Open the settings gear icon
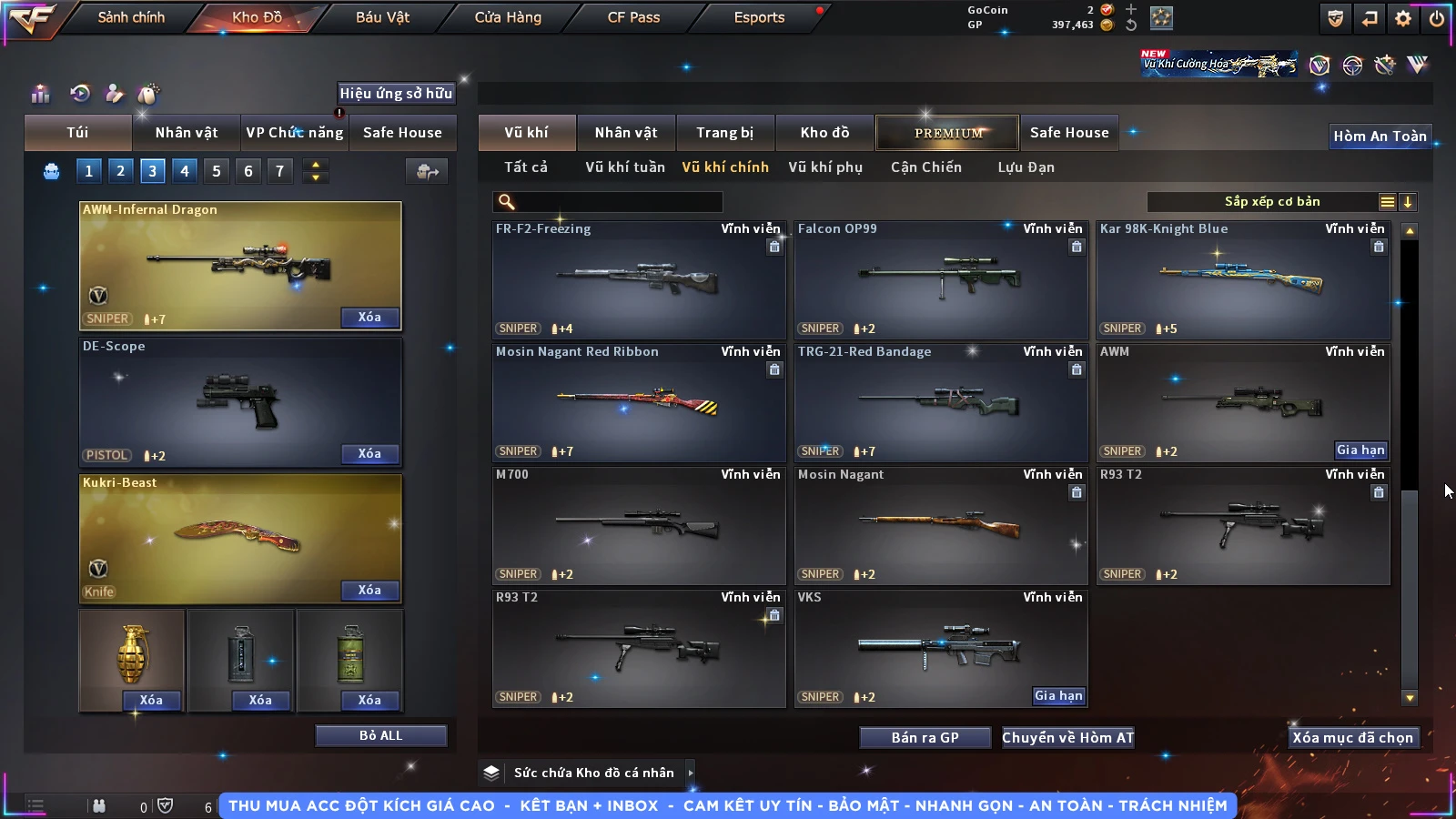 (x=1403, y=18)
